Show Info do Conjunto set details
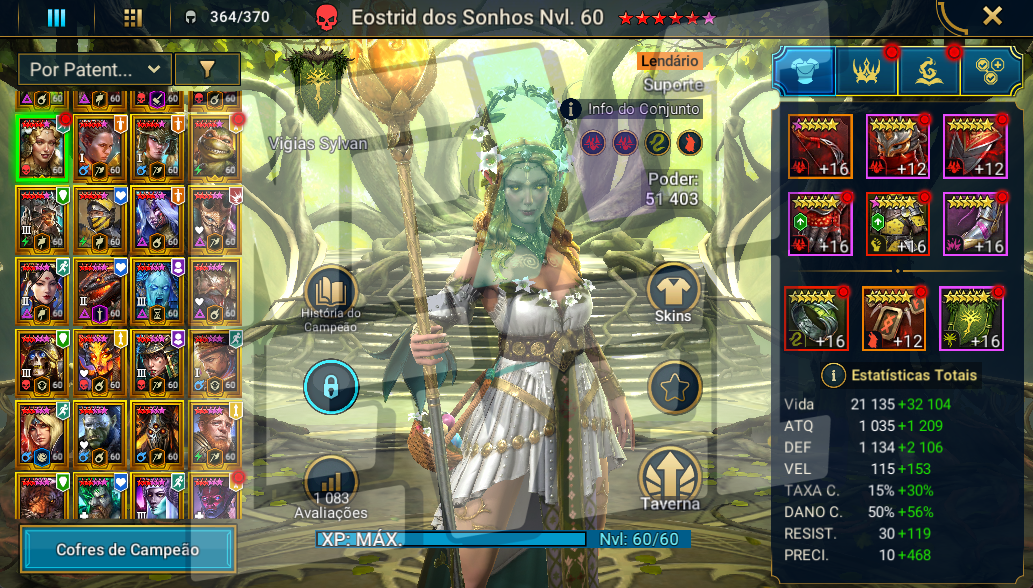Screen dimensions: 1033x588 point(631,109)
